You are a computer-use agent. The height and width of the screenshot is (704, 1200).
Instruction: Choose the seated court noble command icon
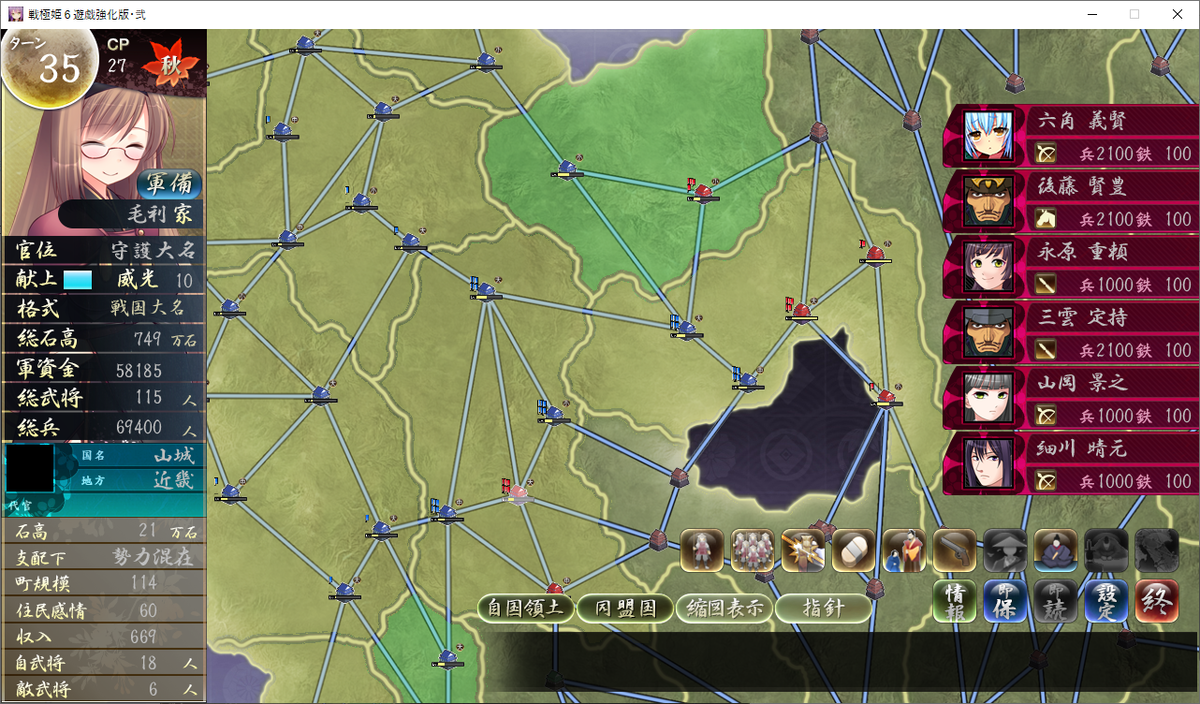coord(1055,551)
